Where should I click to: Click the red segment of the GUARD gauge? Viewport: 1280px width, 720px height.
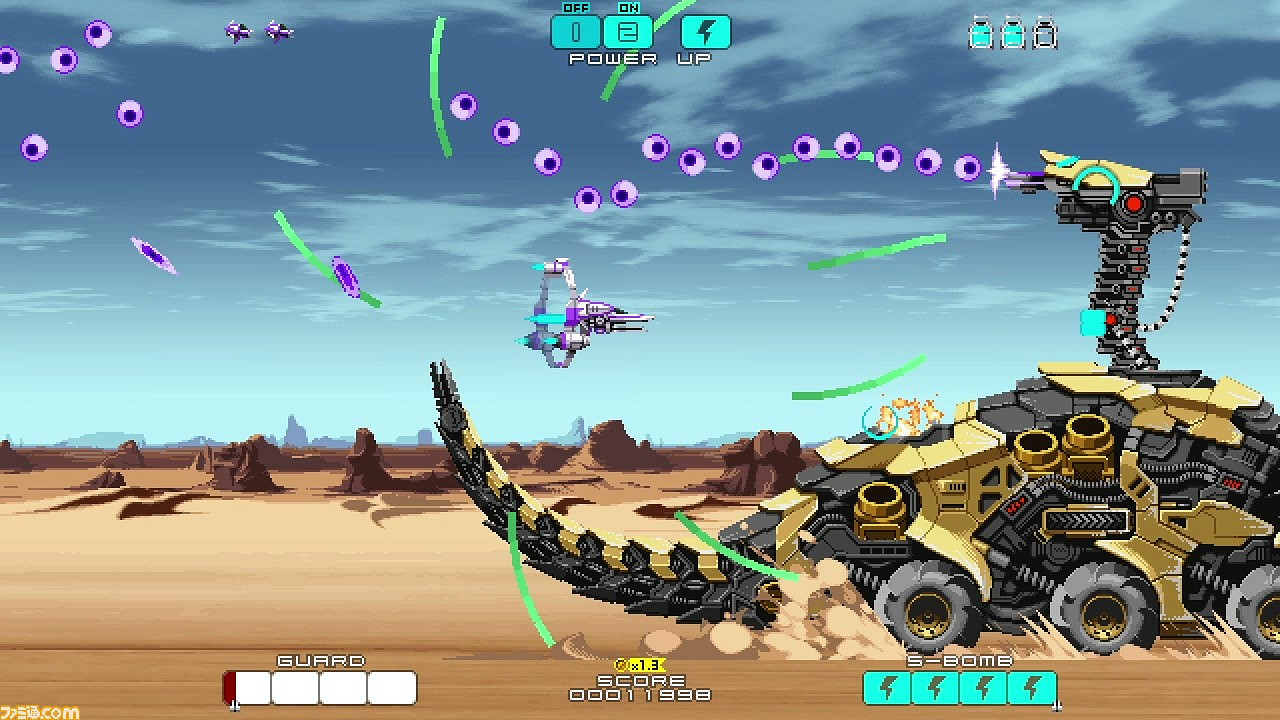tap(232, 688)
